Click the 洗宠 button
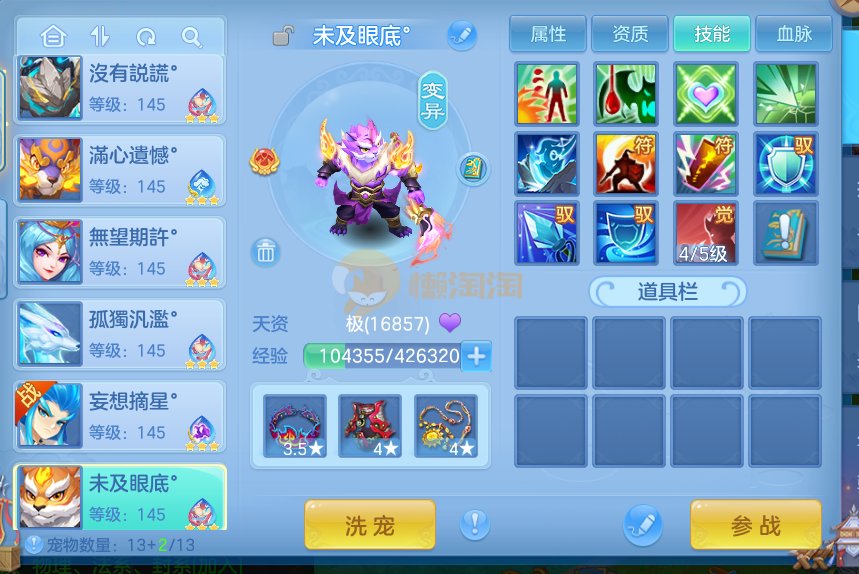Image resolution: width=859 pixels, height=574 pixels. tap(369, 525)
